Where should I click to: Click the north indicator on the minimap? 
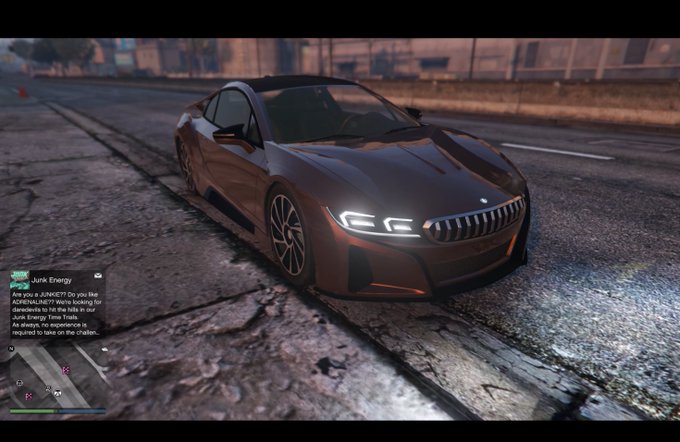coord(12,349)
